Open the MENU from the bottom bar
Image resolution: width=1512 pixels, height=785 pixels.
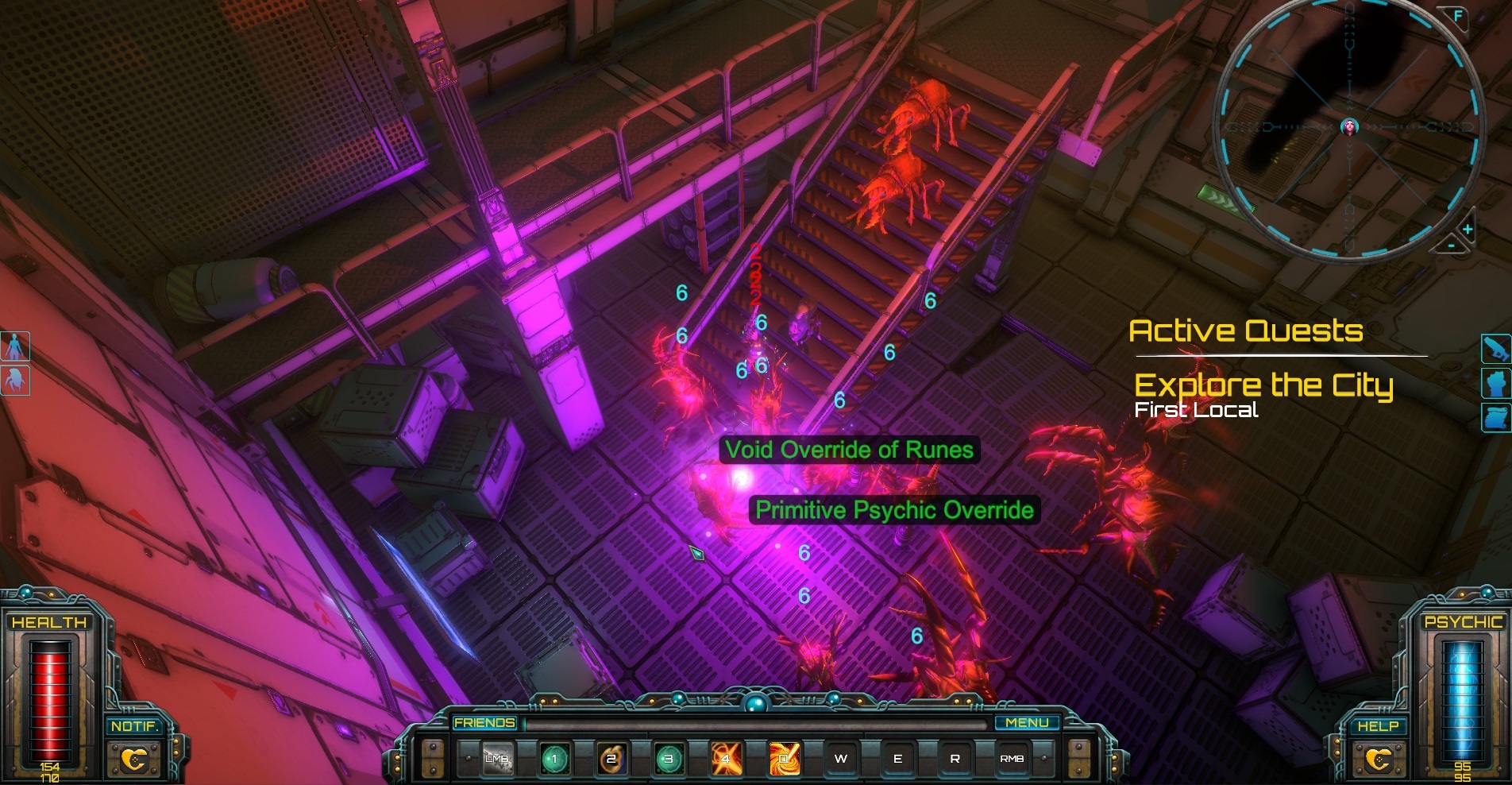click(x=1028, y=722)
